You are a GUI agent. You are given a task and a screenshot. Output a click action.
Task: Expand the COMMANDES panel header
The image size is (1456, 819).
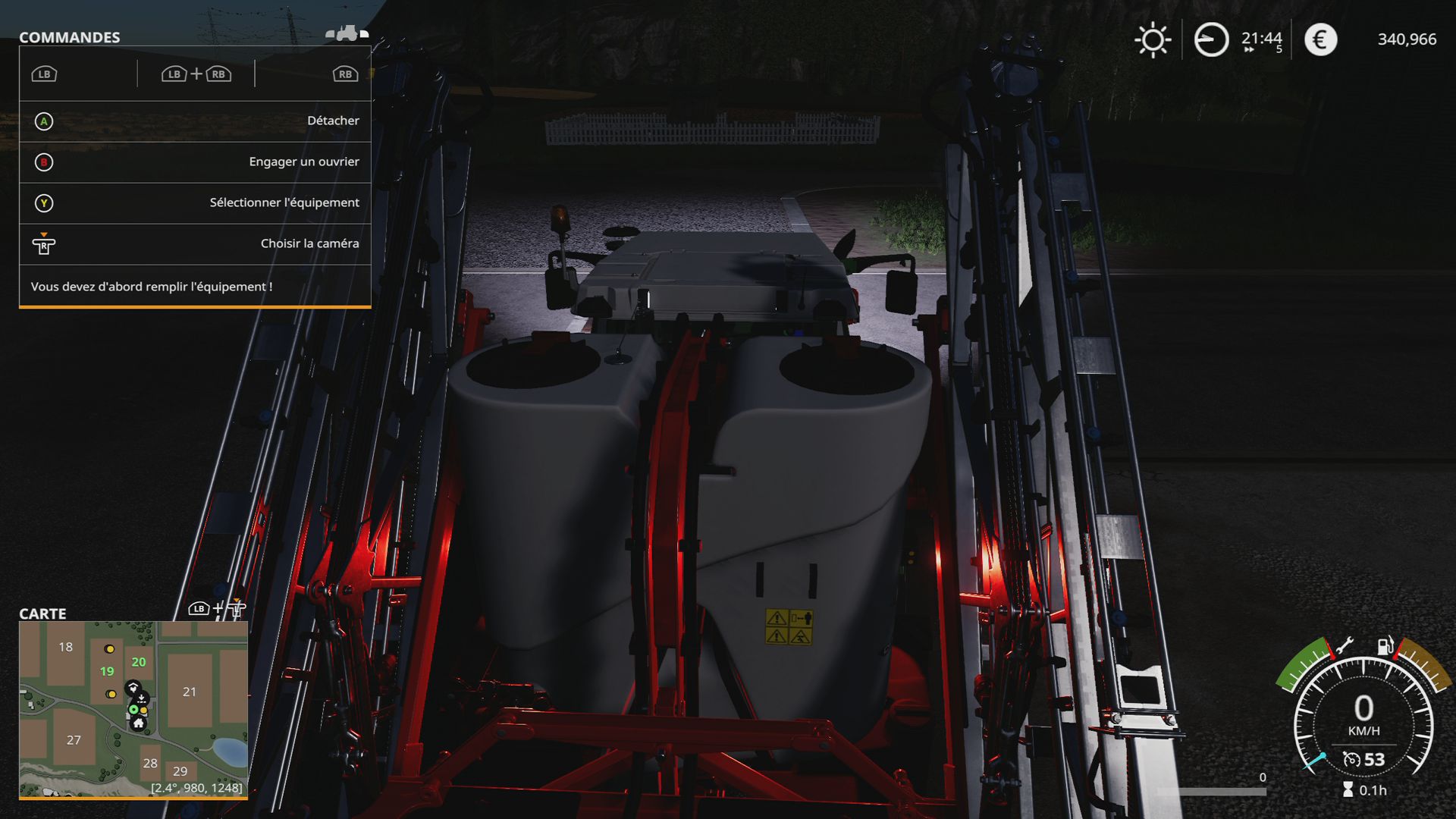[70, 37]
